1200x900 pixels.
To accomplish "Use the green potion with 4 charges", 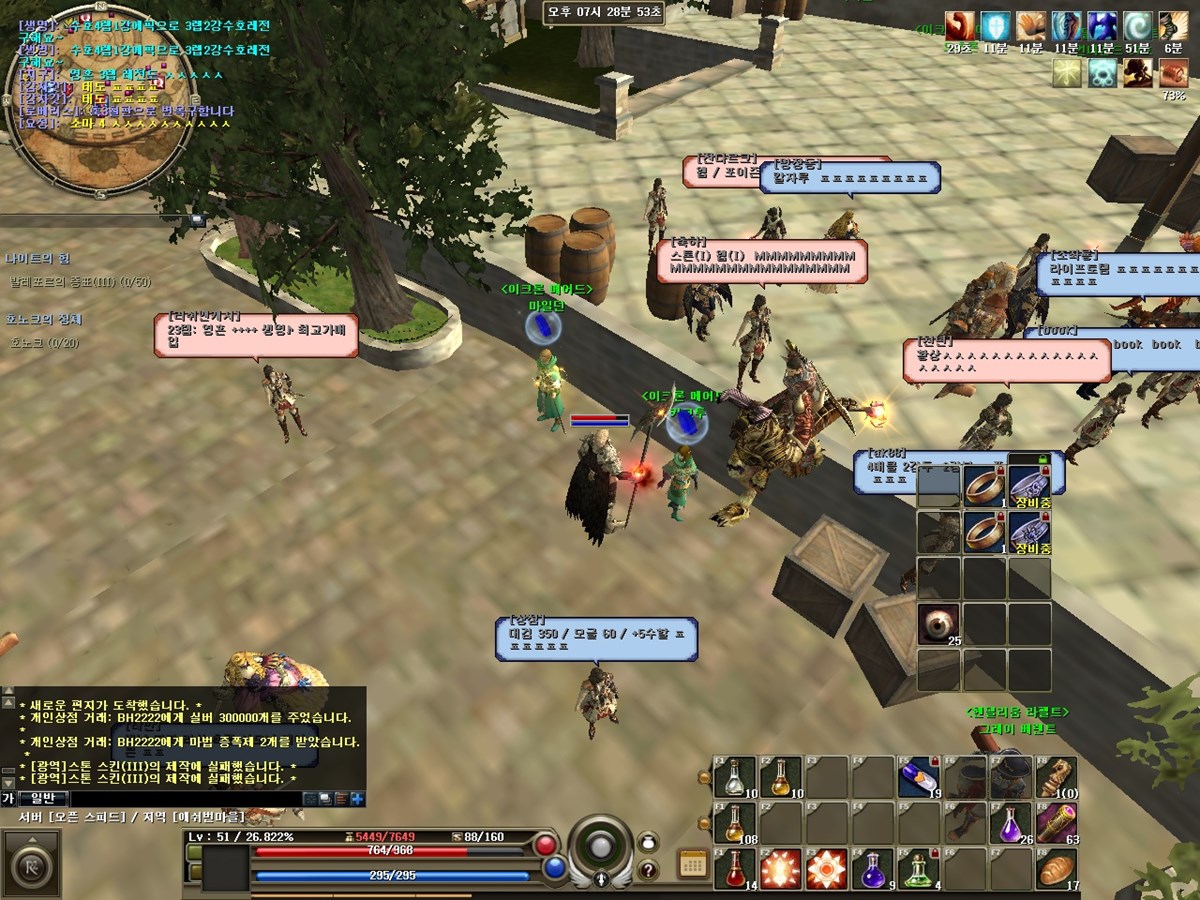I will click(x=917, y=868).
